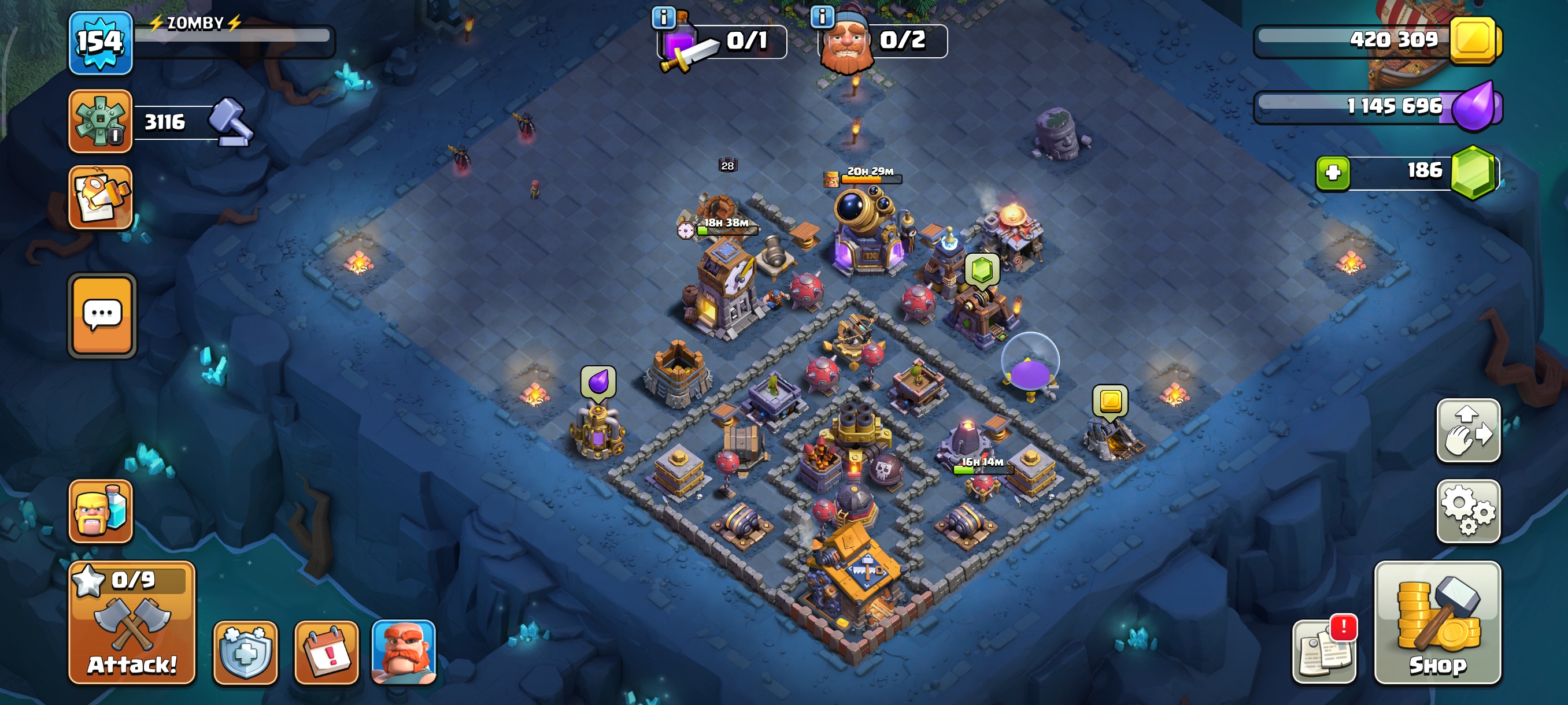Image resolution: width=1568 pixels, height=705 pixels.
Task: Open the trophy league badge beside 3116
Action: click(x=100, y=121)
